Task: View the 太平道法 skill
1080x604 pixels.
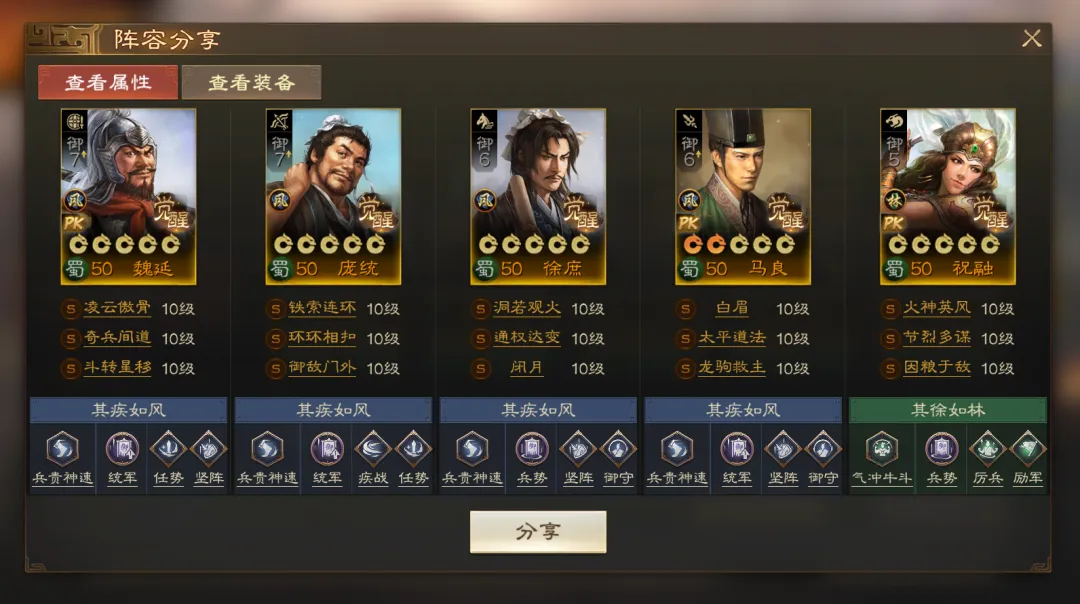Action: pos(732,339)
